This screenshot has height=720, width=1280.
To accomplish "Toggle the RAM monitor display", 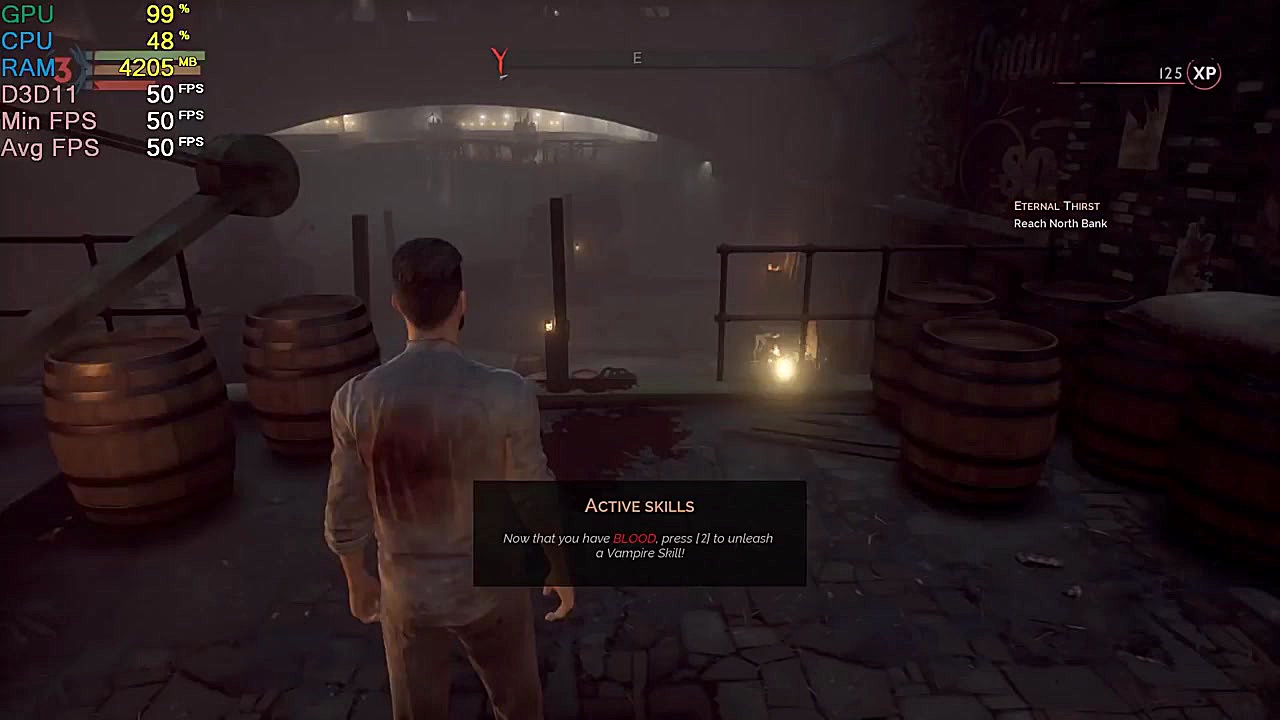I will (x=32, y=68).
